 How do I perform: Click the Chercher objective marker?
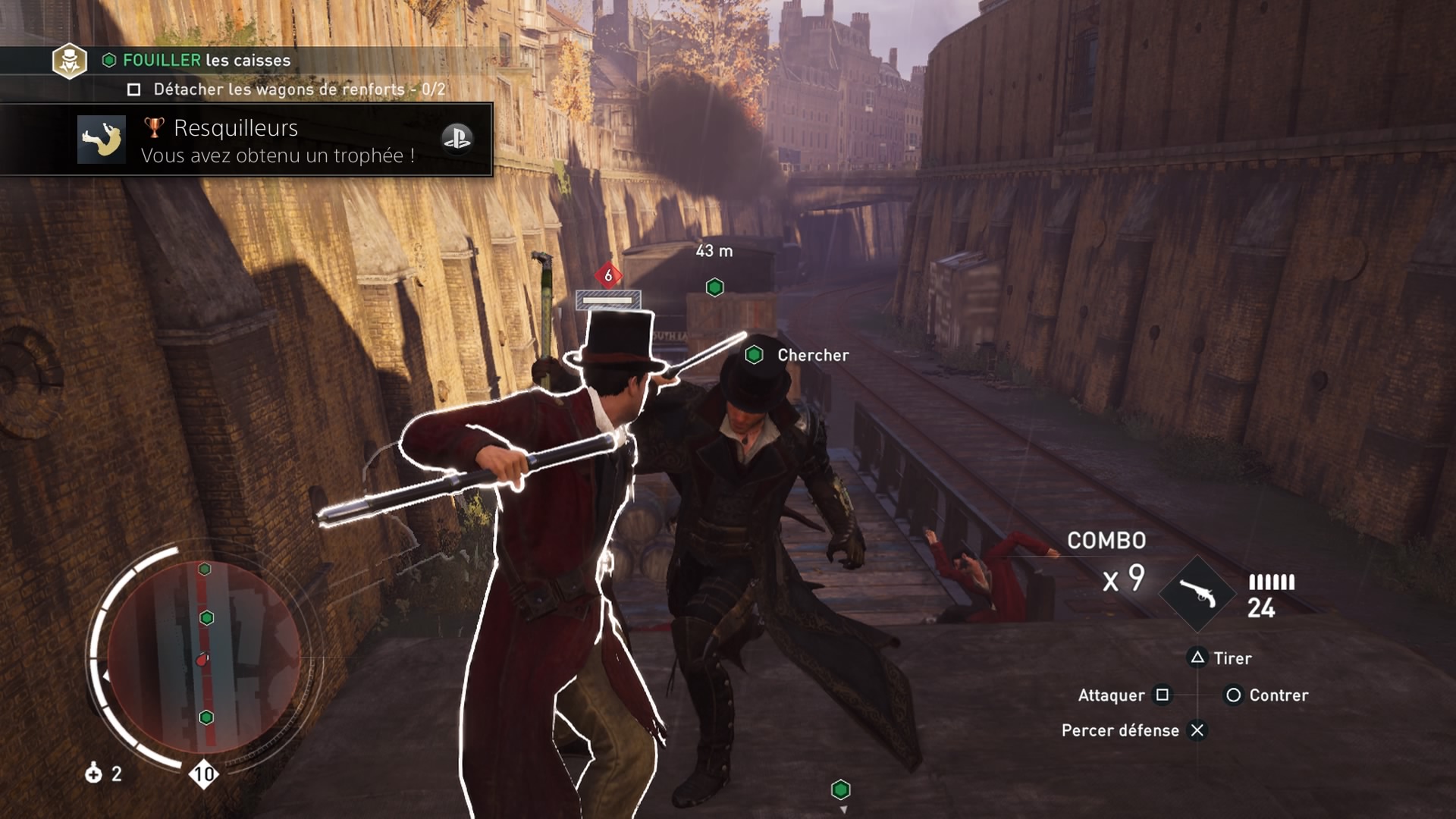[755, 355]
